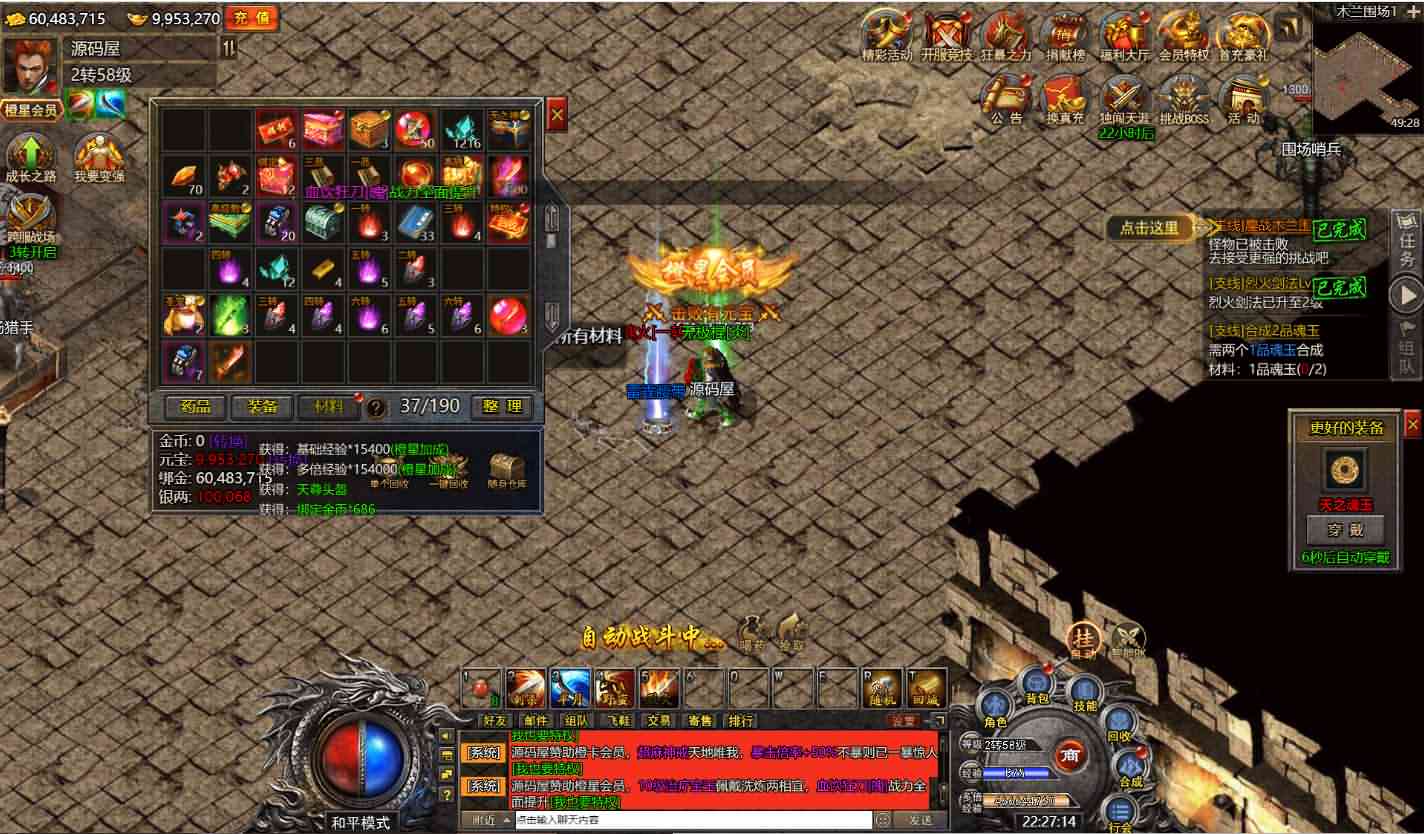Open the 技能 skills round button
The height and width of the screenshot is (834, 1424).
click(1084, 693)
